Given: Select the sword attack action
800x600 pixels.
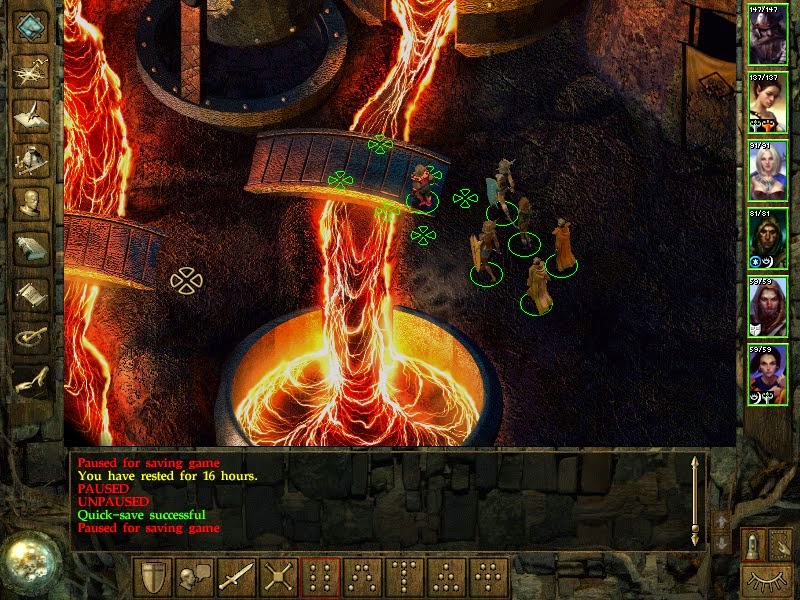Looking at the screenshot, I should 237,578.
